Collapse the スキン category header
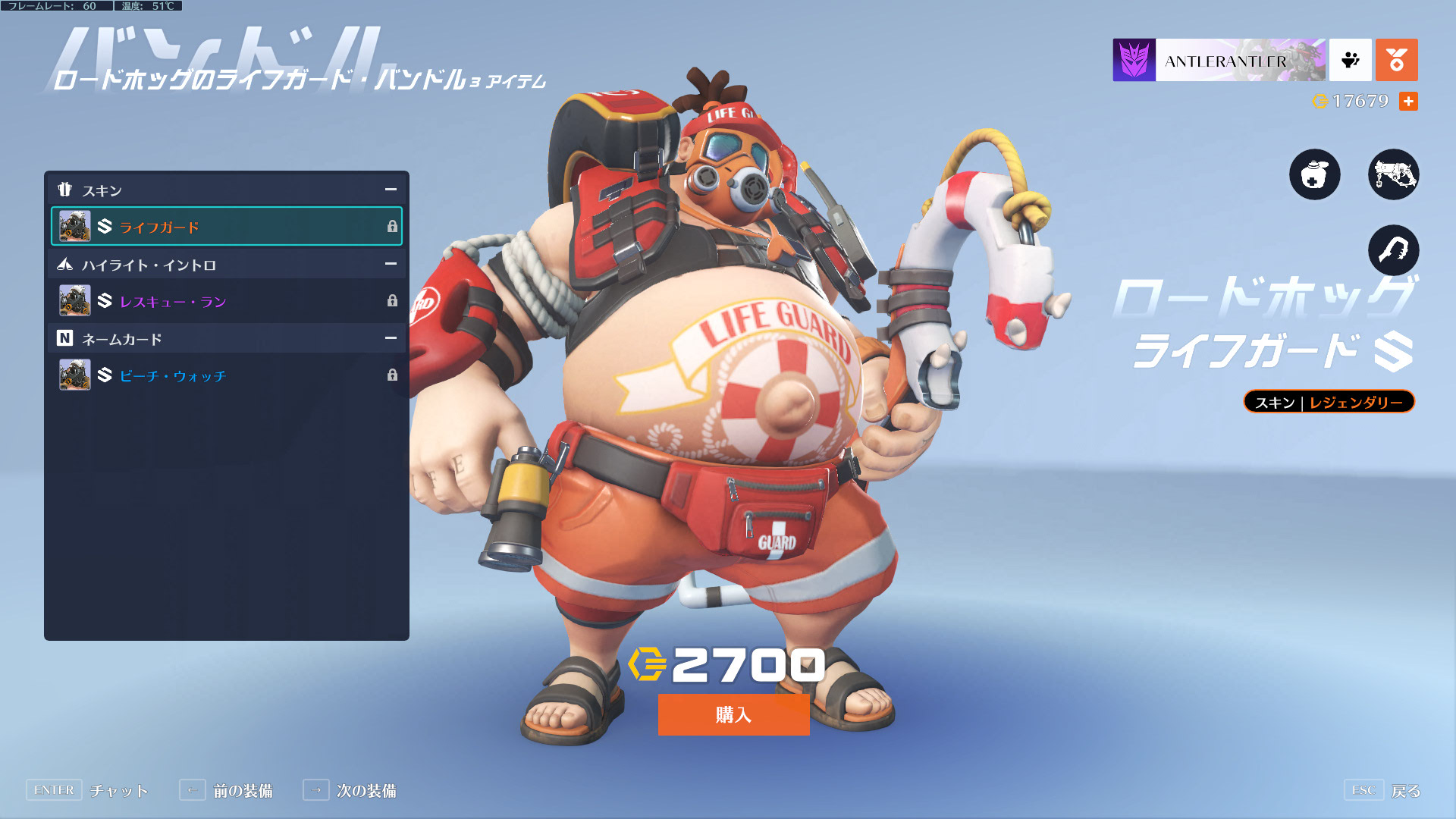The height and width of the screenshot is (819, 1456). pyautogui.click(x=391, y=190)
